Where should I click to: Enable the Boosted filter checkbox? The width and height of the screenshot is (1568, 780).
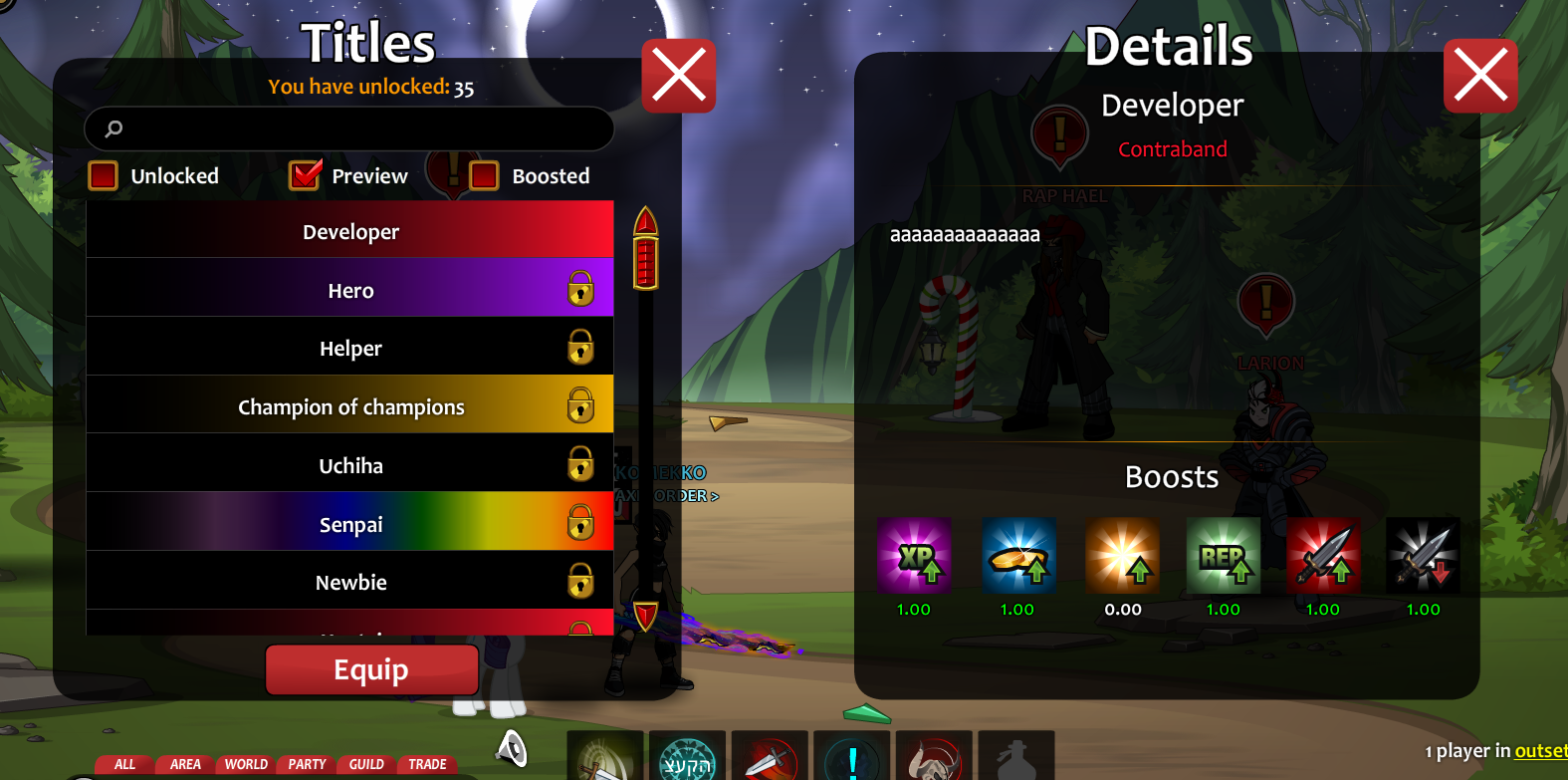(484, 176)
